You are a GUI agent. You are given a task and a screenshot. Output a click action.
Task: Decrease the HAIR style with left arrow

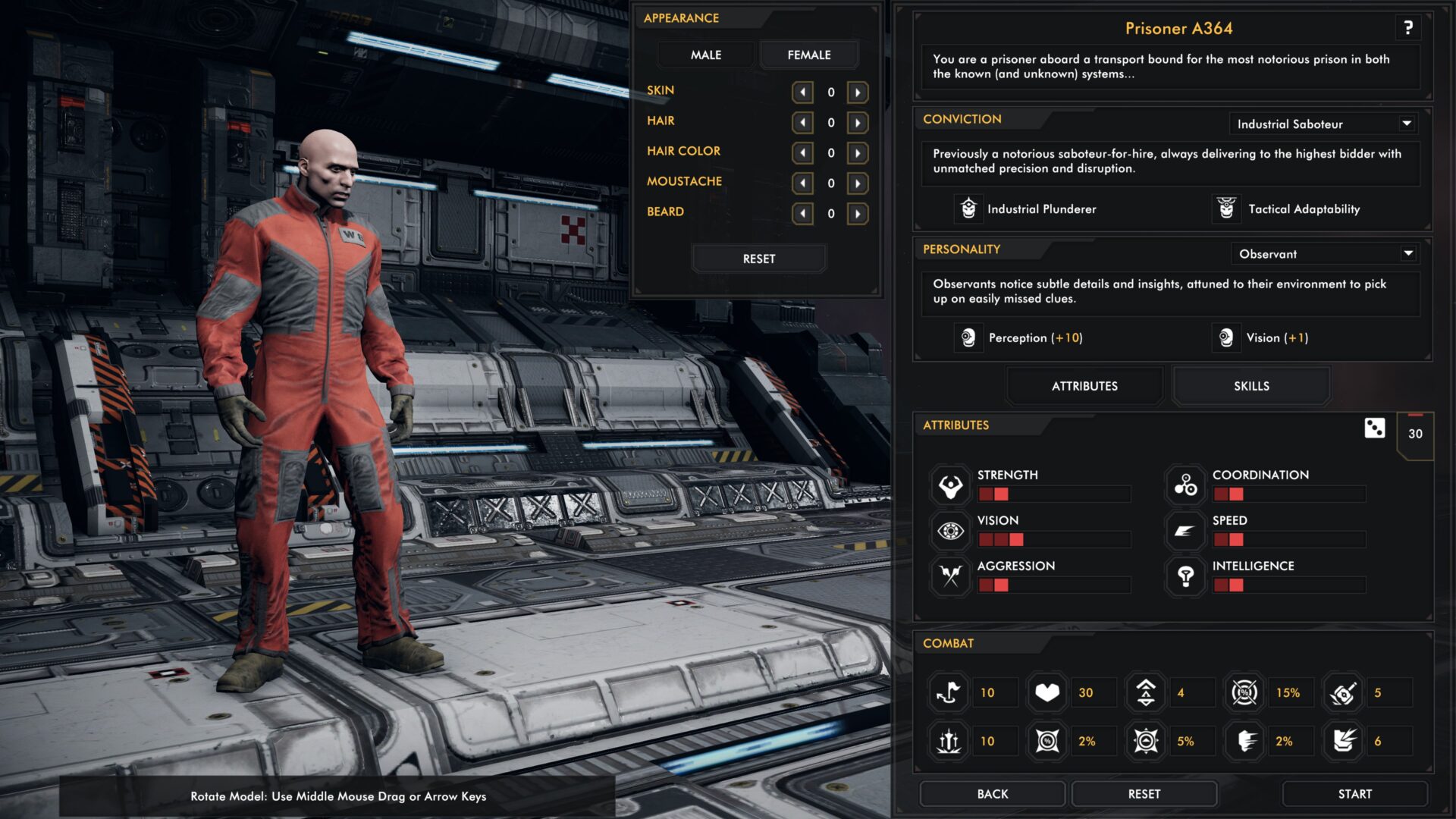tap(802, 123)
